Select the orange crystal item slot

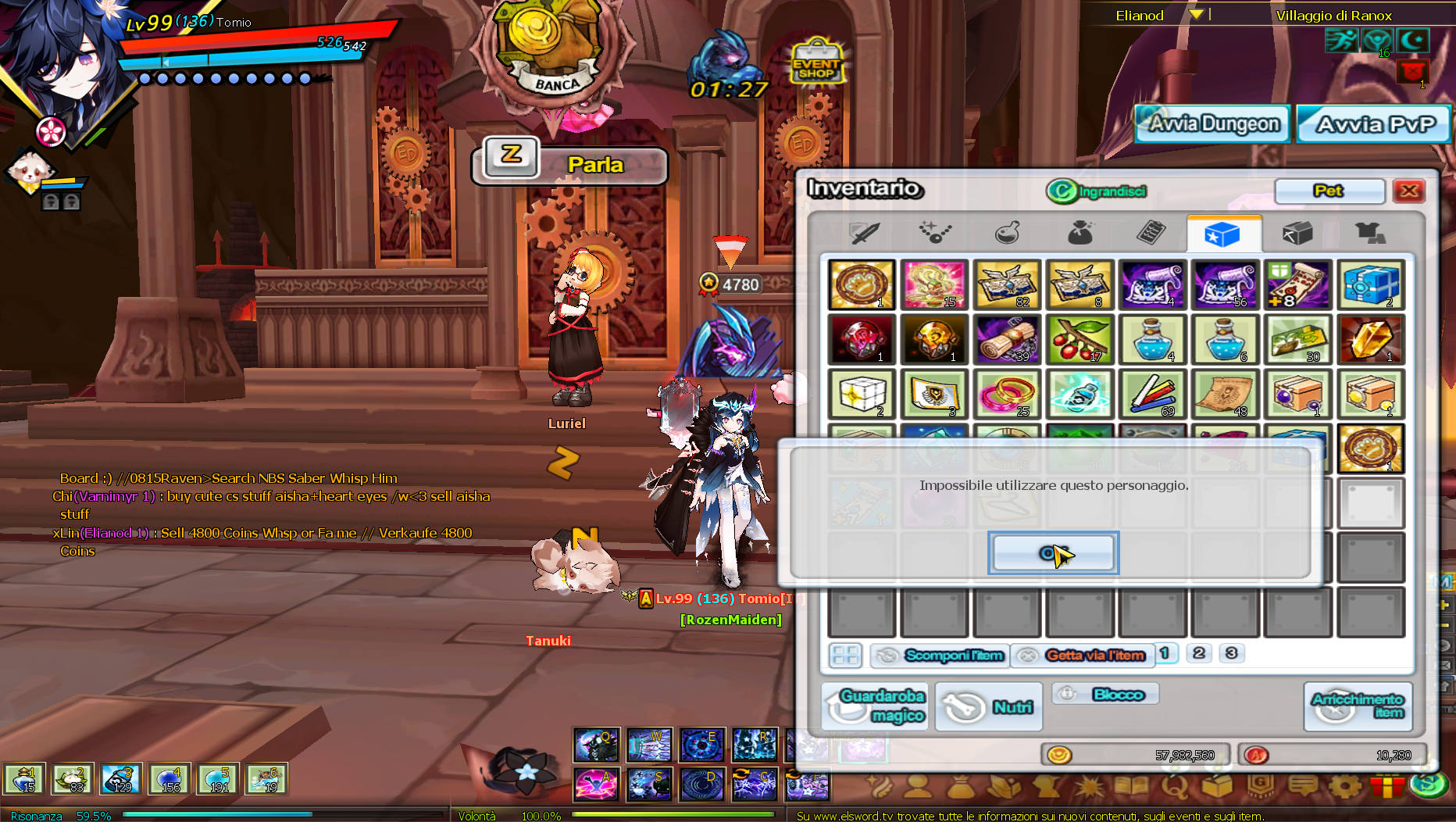[x=1370, y=340]
